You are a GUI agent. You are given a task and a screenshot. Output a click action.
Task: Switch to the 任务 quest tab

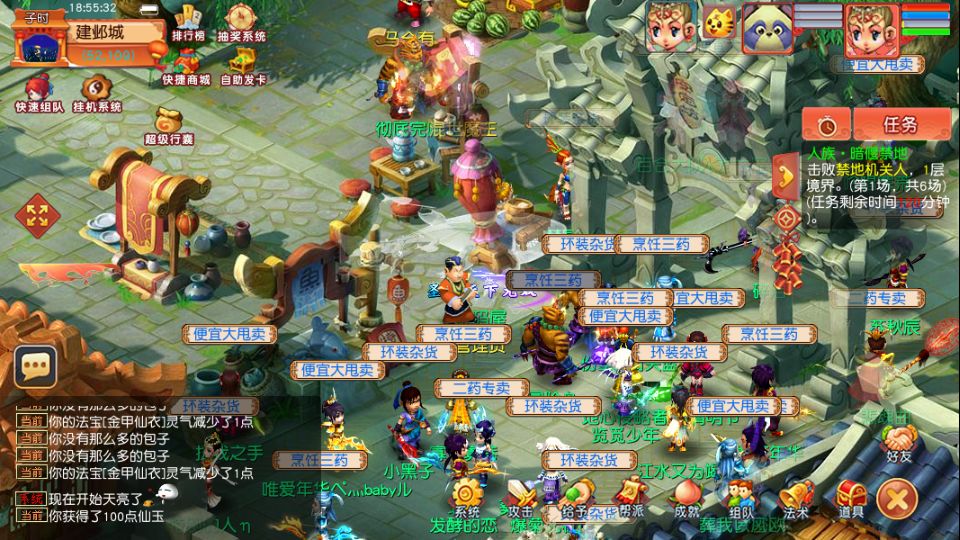(x=899, y=125)
